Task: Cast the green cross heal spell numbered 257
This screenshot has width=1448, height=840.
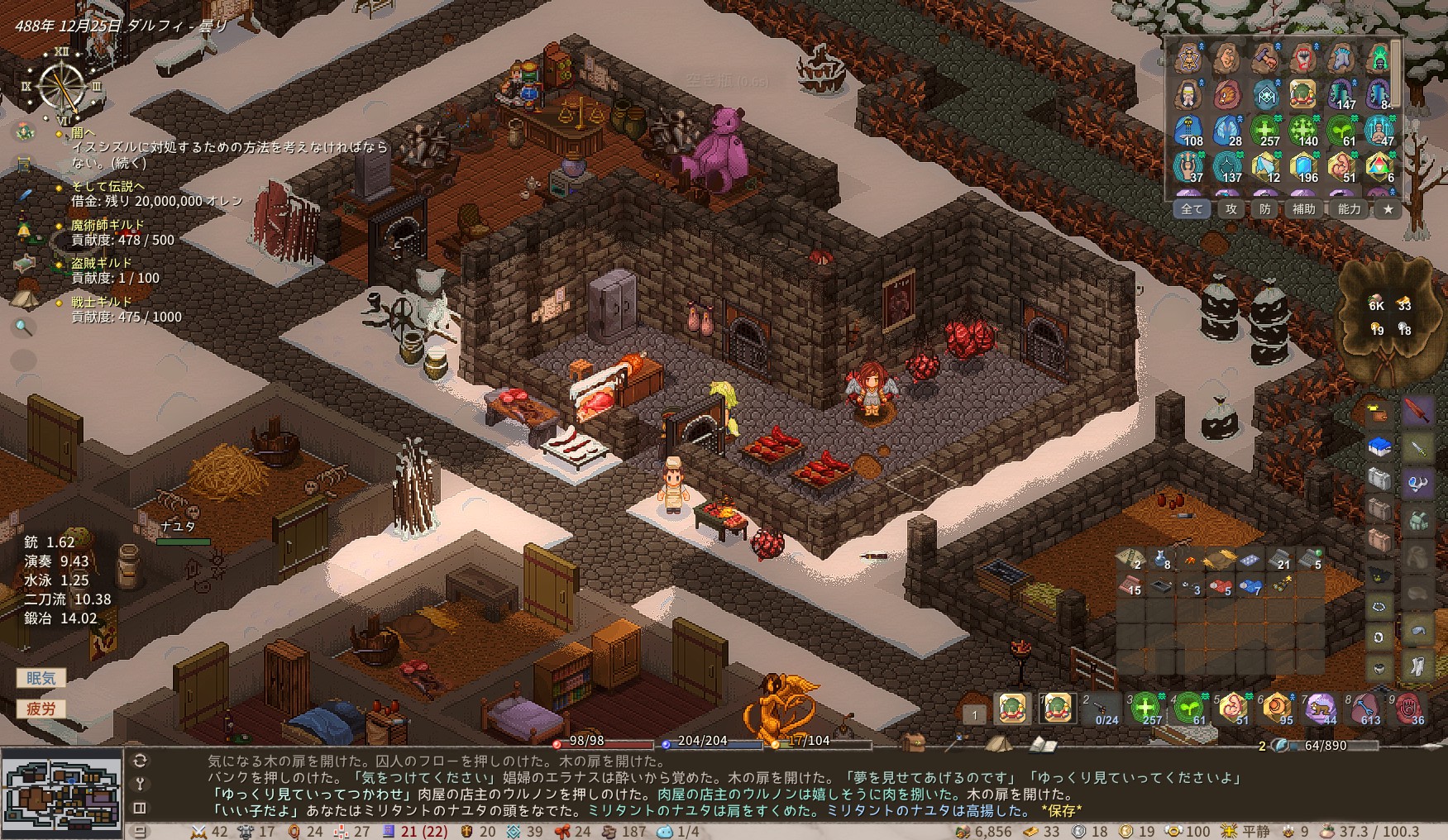Action: [1264, 130]
